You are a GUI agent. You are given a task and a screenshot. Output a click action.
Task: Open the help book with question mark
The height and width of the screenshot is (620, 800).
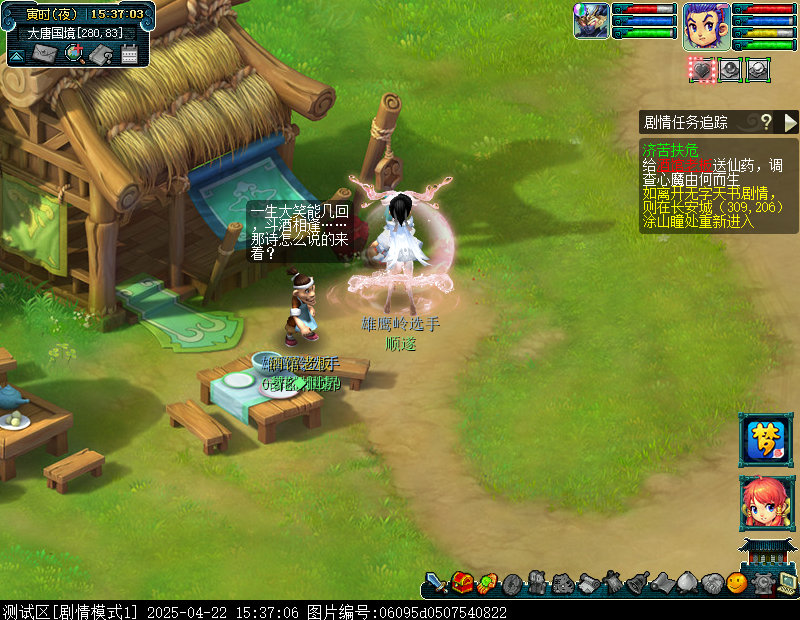(x=101, y=53)
